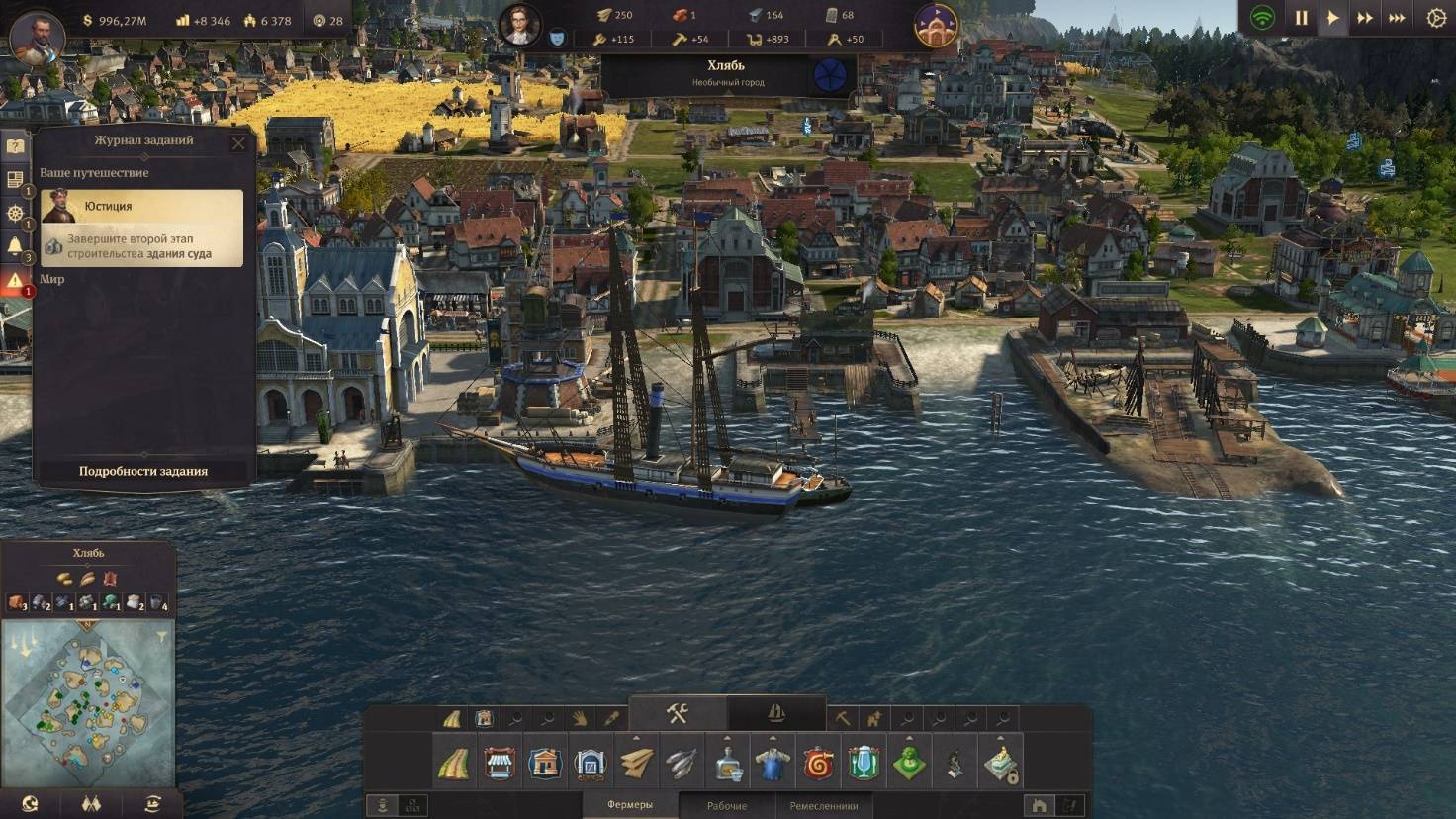Open the settings gear menu
1456x819 pixels.
(x=1436, y=18)
